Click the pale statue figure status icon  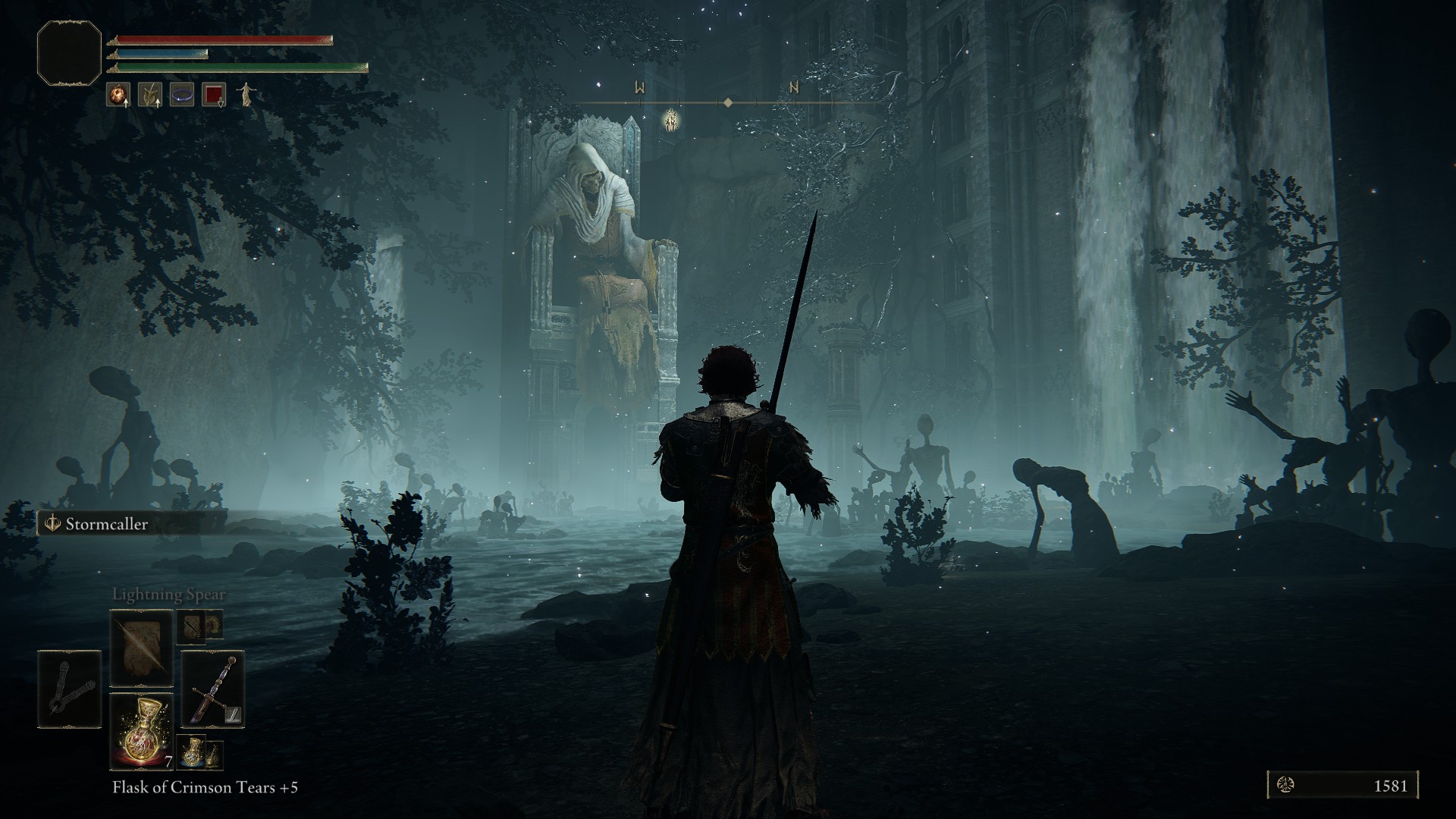pyautogui.click(x=246, y=94)
